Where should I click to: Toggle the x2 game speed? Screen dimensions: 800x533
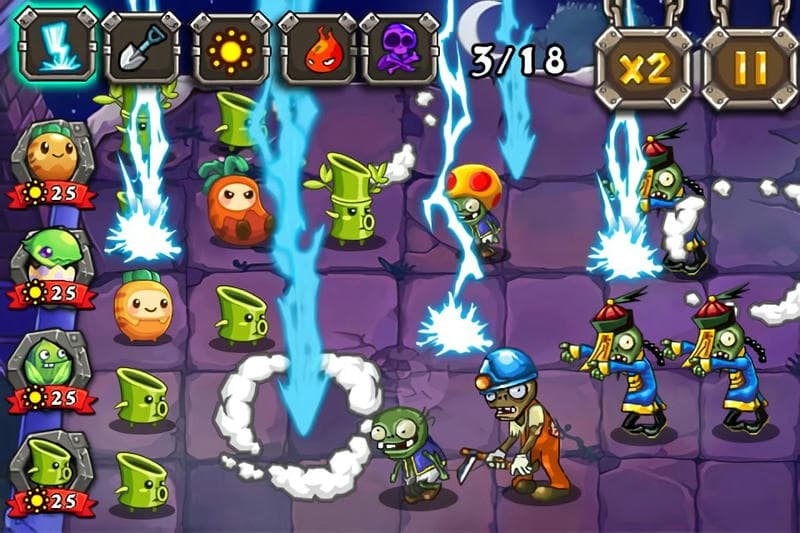[644, 67]
